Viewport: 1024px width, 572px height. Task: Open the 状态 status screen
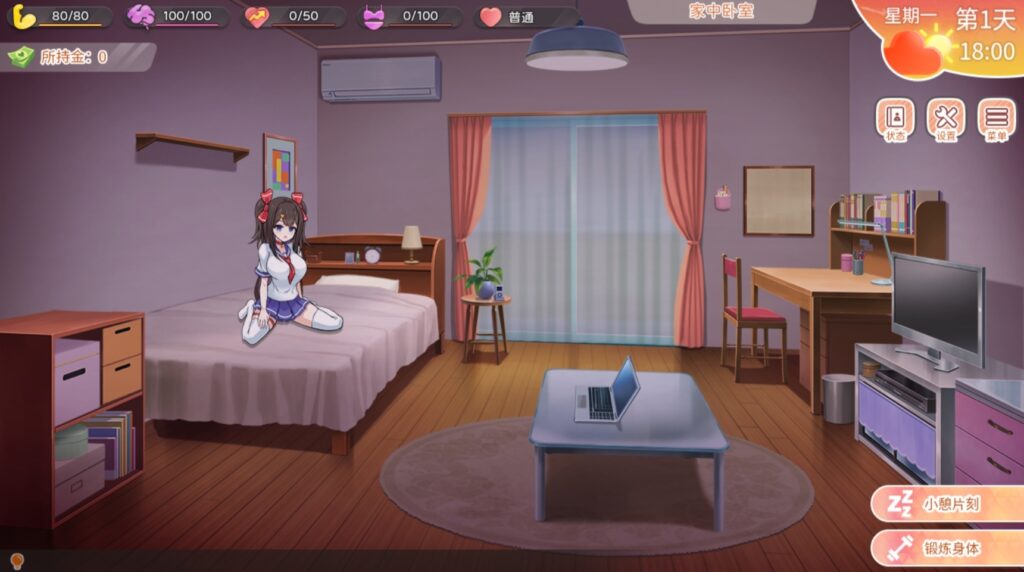point(894,120)
